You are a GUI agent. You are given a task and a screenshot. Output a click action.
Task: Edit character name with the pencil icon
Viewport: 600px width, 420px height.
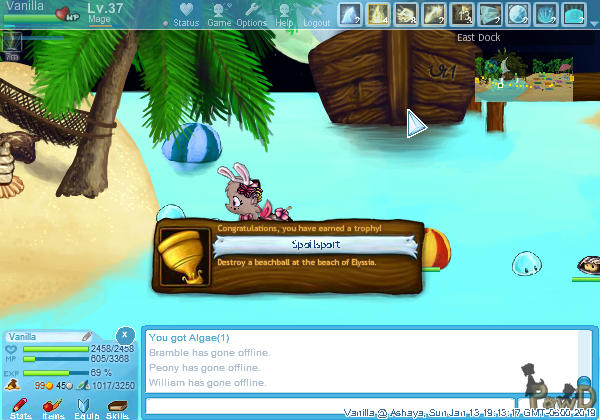(x=87, y=337)
